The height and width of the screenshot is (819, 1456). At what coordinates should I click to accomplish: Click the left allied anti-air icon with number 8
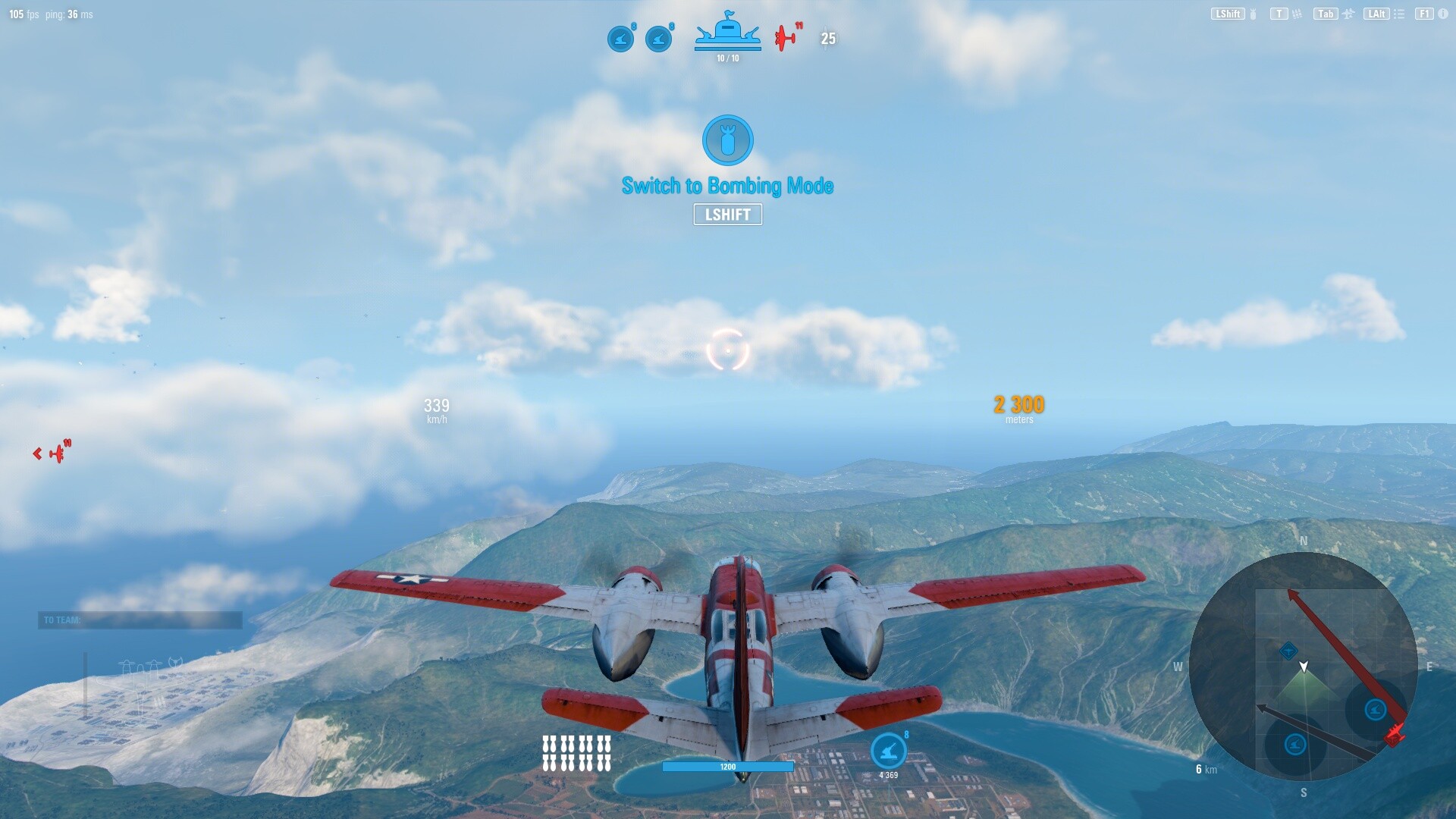point(620,38)
